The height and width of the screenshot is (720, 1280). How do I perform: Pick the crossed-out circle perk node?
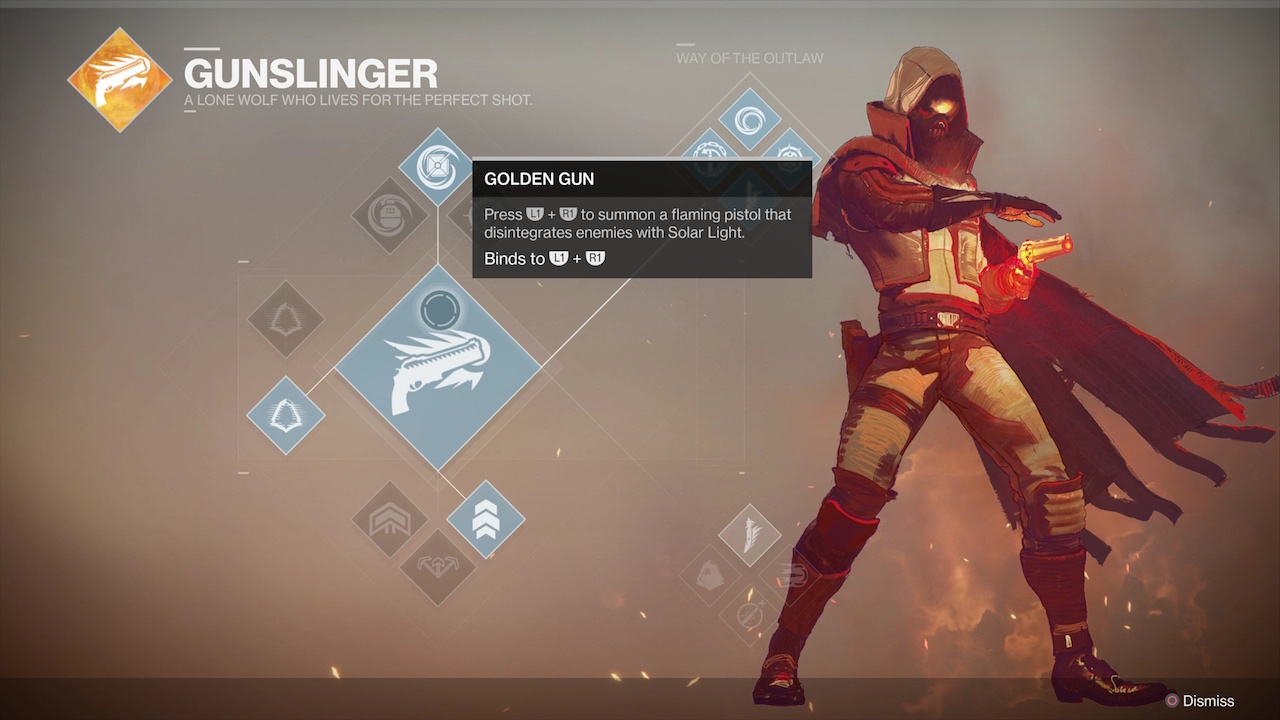click(749, 613)
